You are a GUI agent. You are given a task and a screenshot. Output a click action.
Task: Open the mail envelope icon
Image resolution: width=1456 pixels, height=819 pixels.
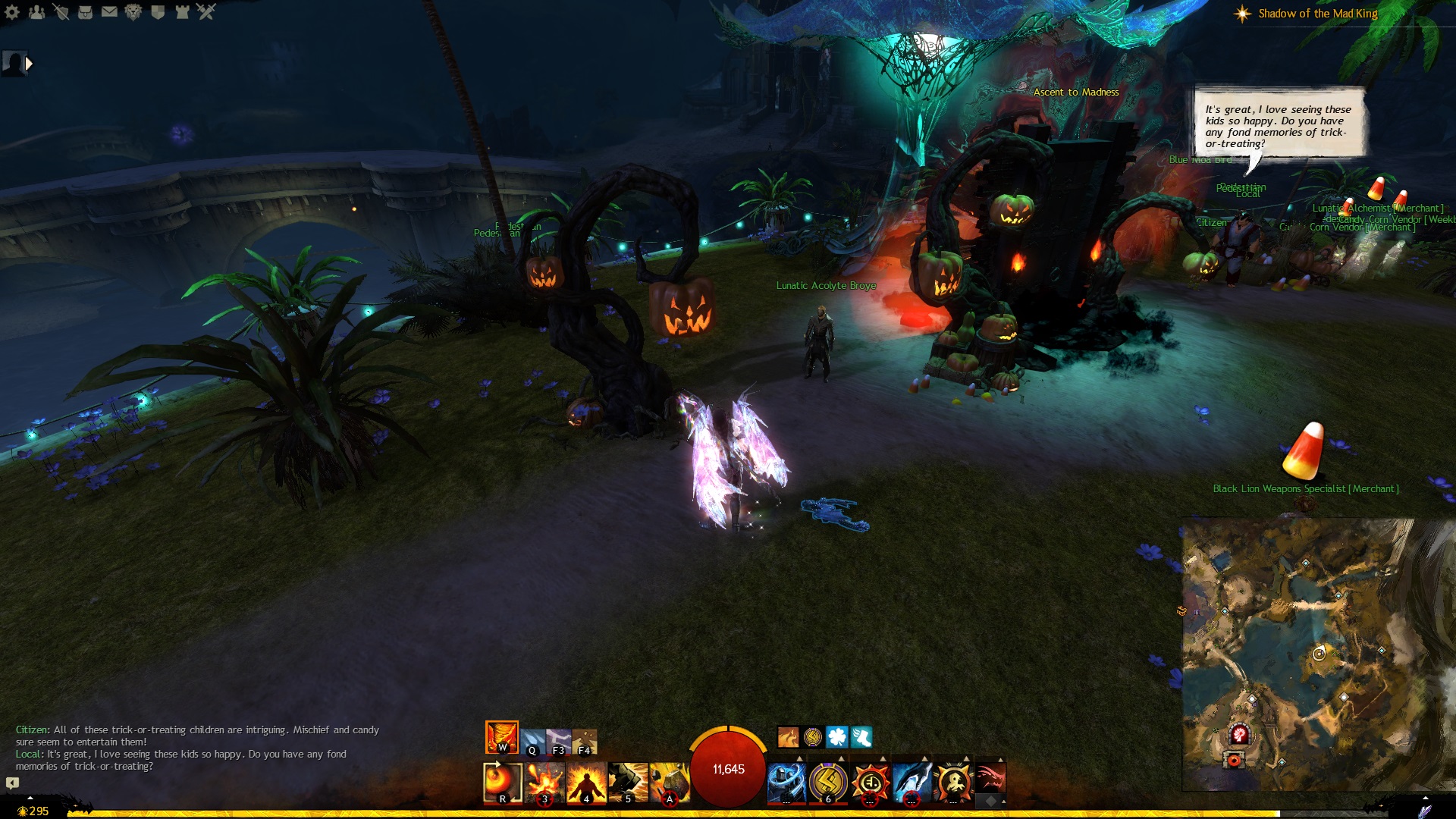[109, 12]
